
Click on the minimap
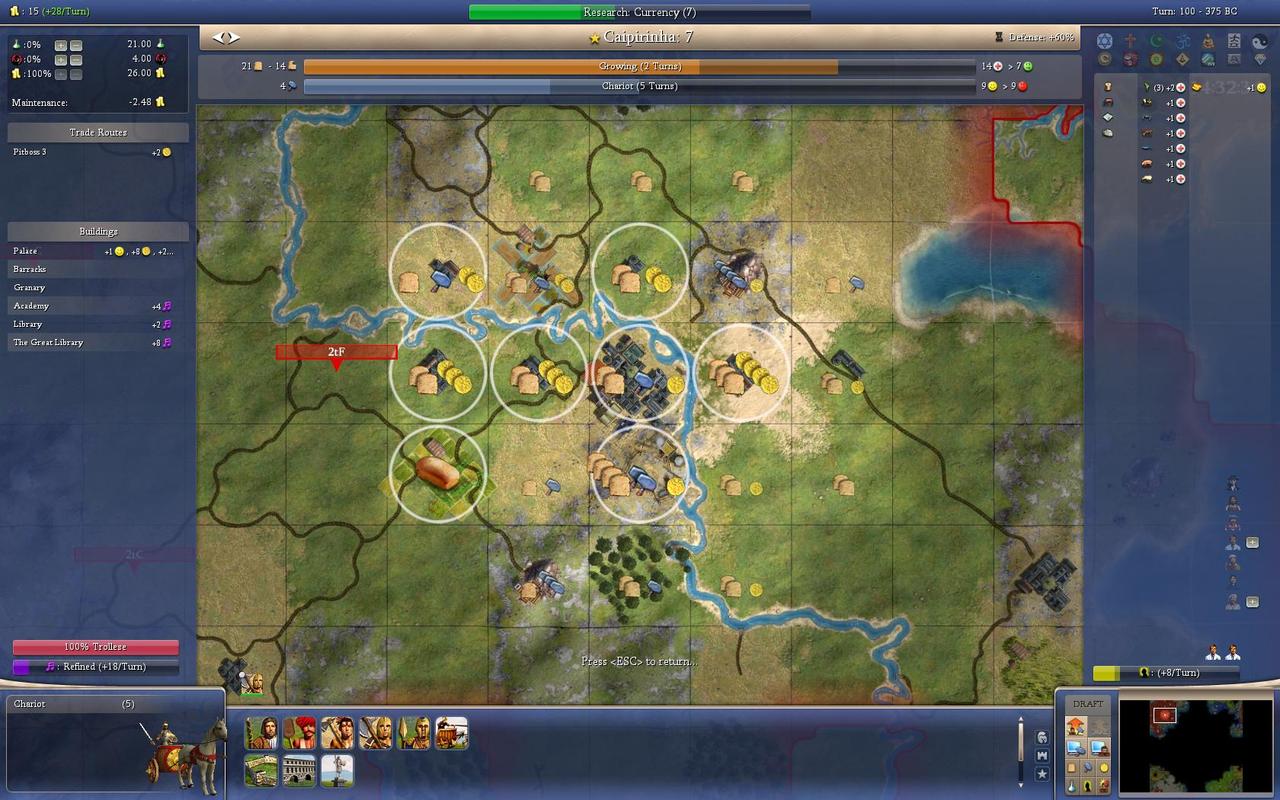tap(1193, 745)
